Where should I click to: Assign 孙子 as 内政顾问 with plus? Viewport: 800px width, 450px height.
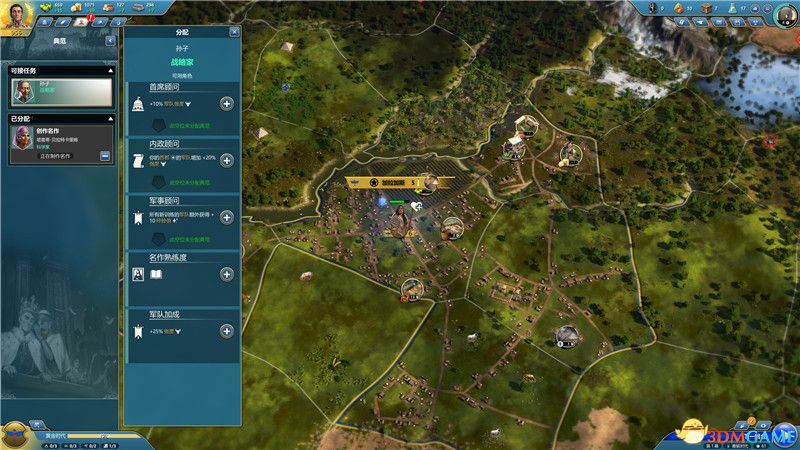point(227,161)
